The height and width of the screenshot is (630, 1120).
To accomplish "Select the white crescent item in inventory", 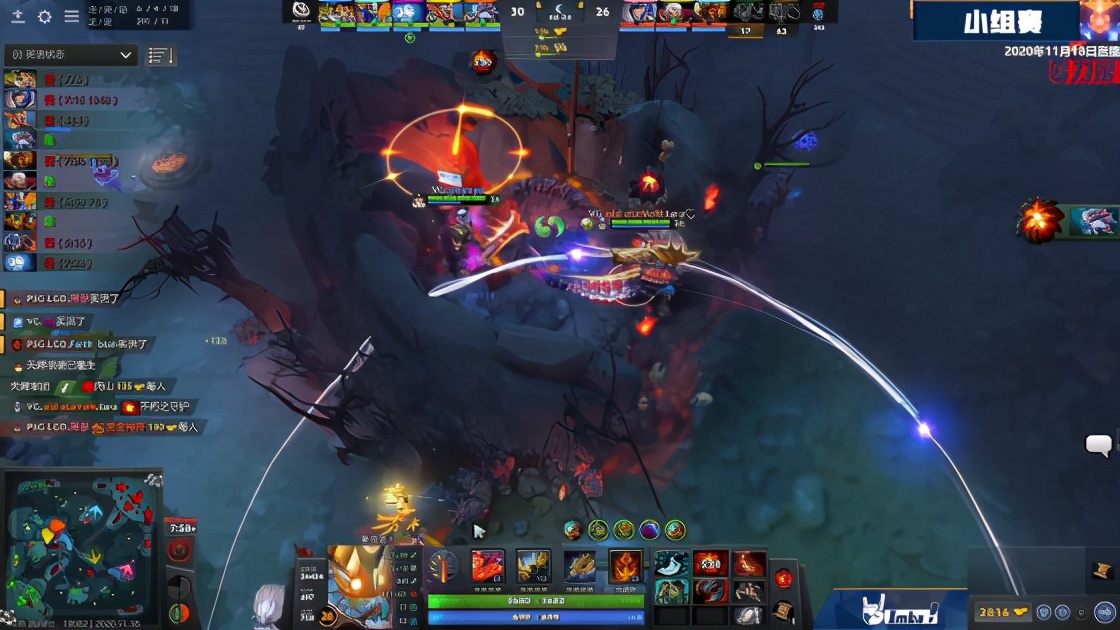I will pyautogui.click(x=672, y=564).
